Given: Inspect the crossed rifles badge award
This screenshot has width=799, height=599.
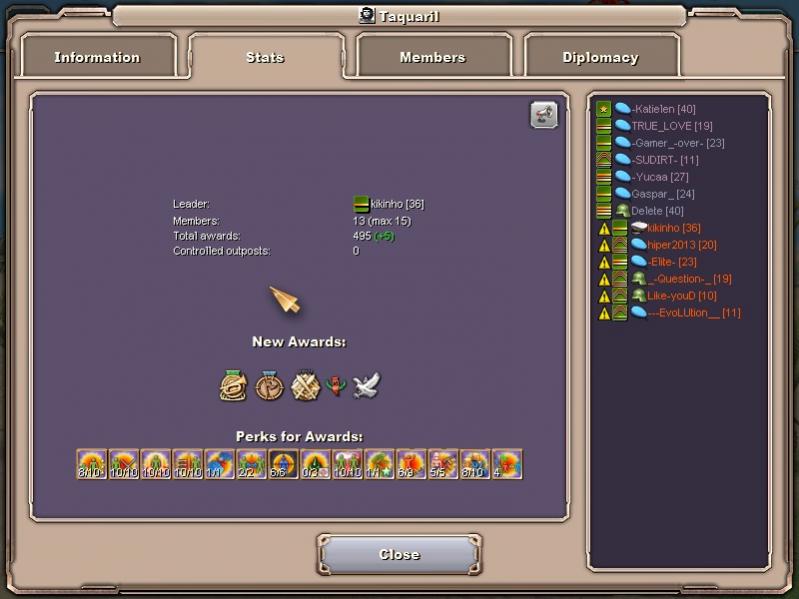Looking at the screenshot, I should [x=304, y=385].
